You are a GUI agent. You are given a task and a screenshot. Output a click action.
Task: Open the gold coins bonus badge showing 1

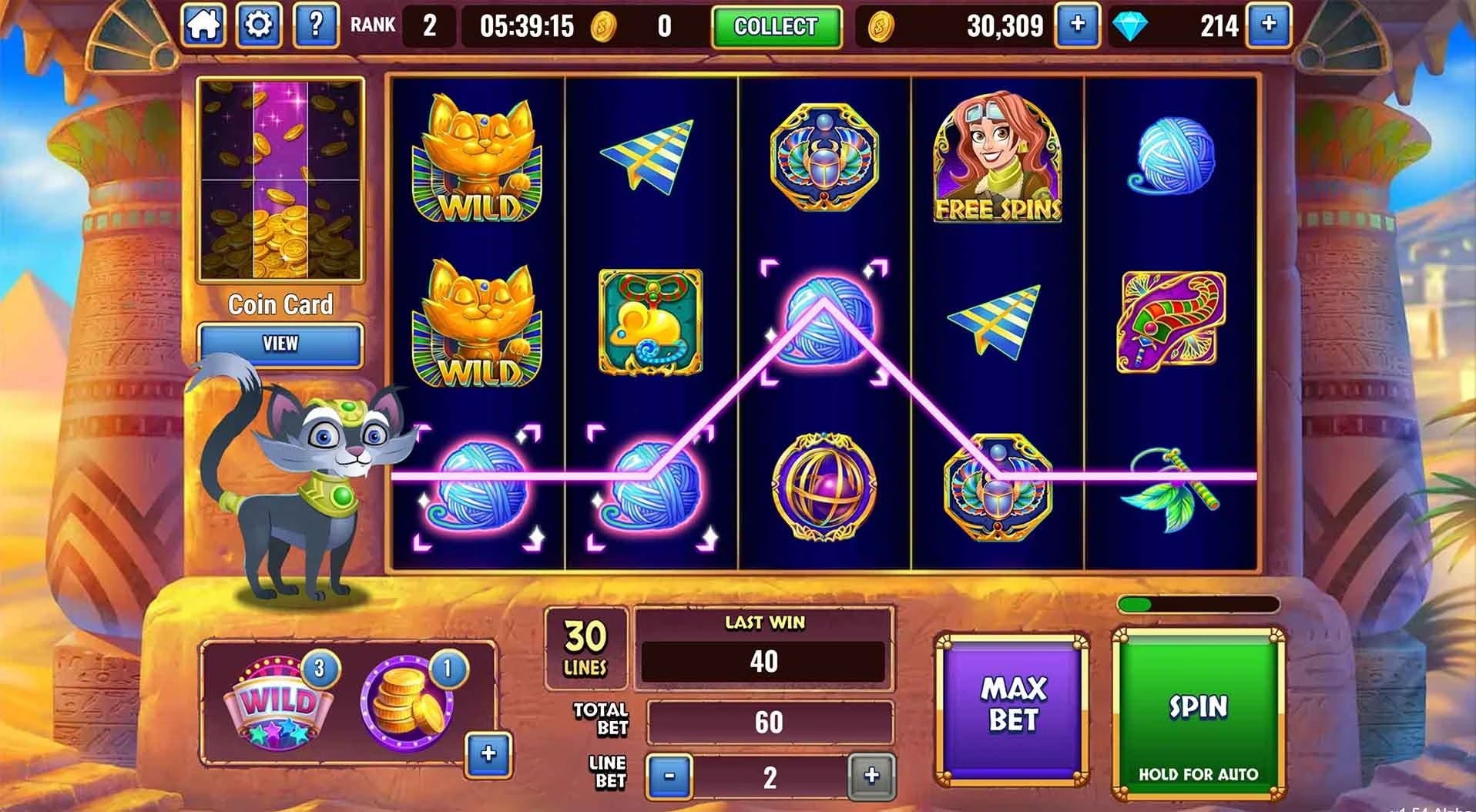401,703
